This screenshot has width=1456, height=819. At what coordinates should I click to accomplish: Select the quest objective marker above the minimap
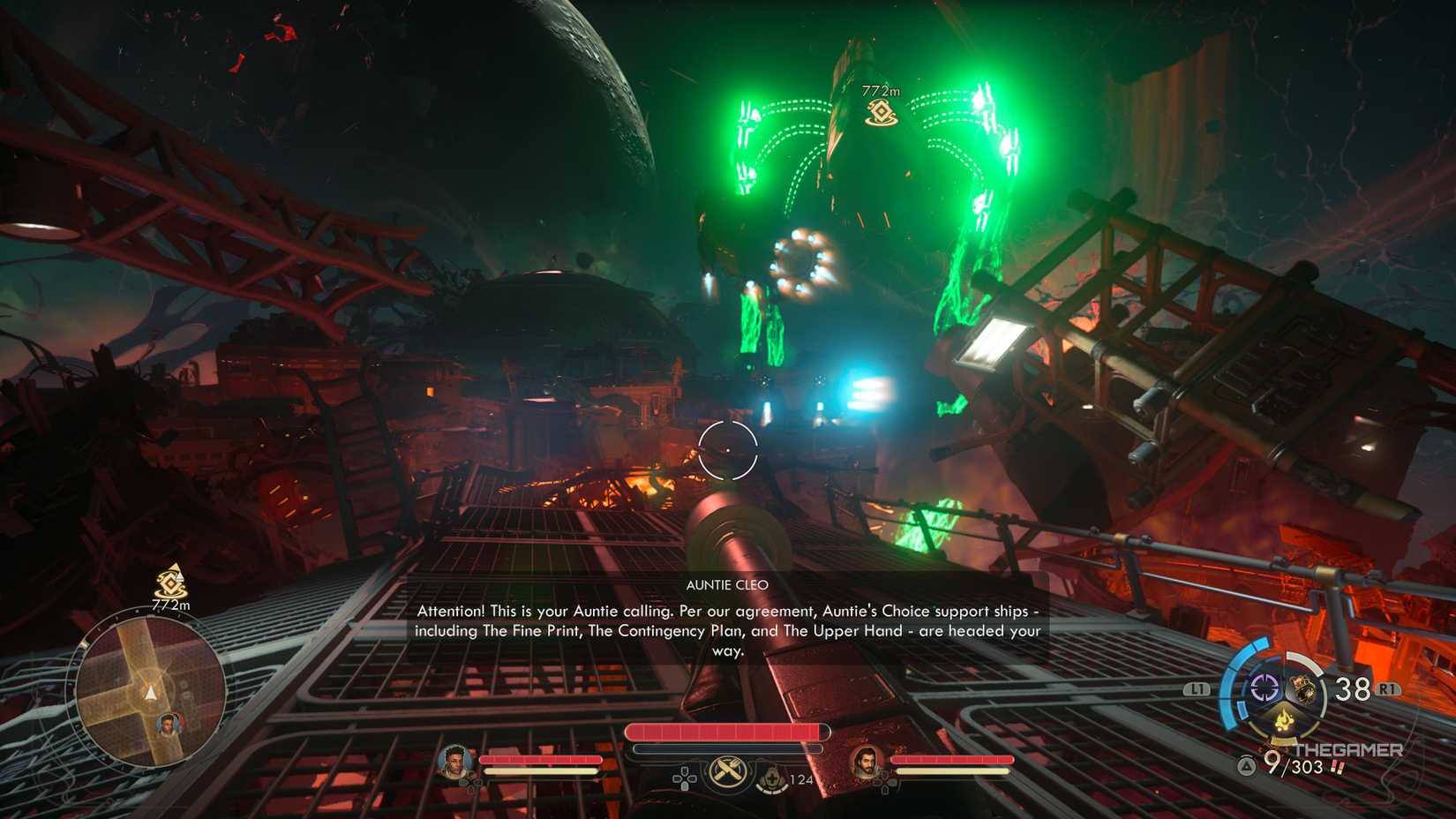[x=170, y=583]
